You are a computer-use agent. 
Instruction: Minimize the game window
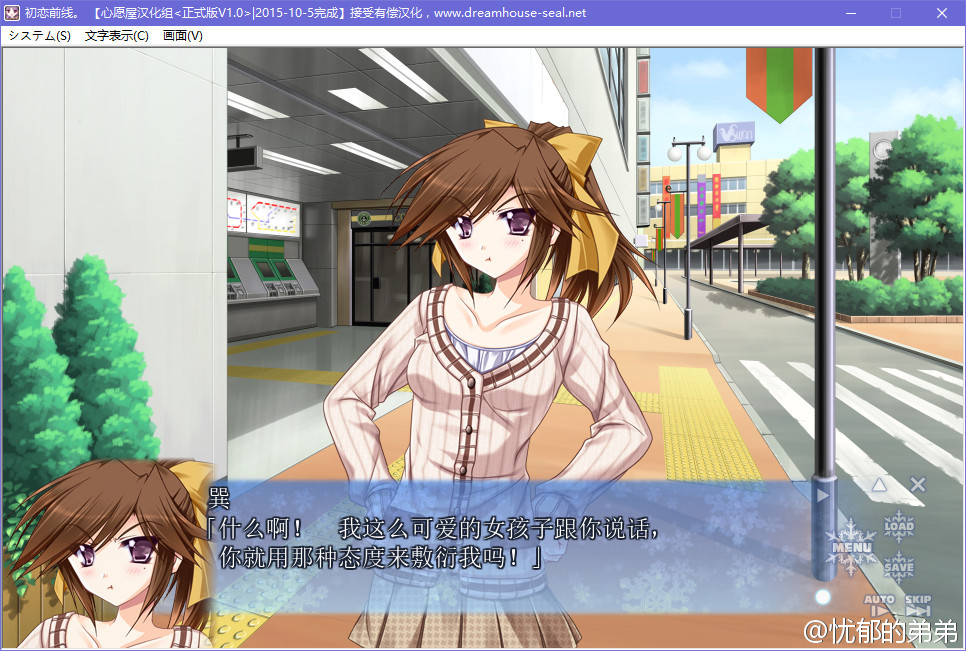pyautogui.click(x=850, y=13)
